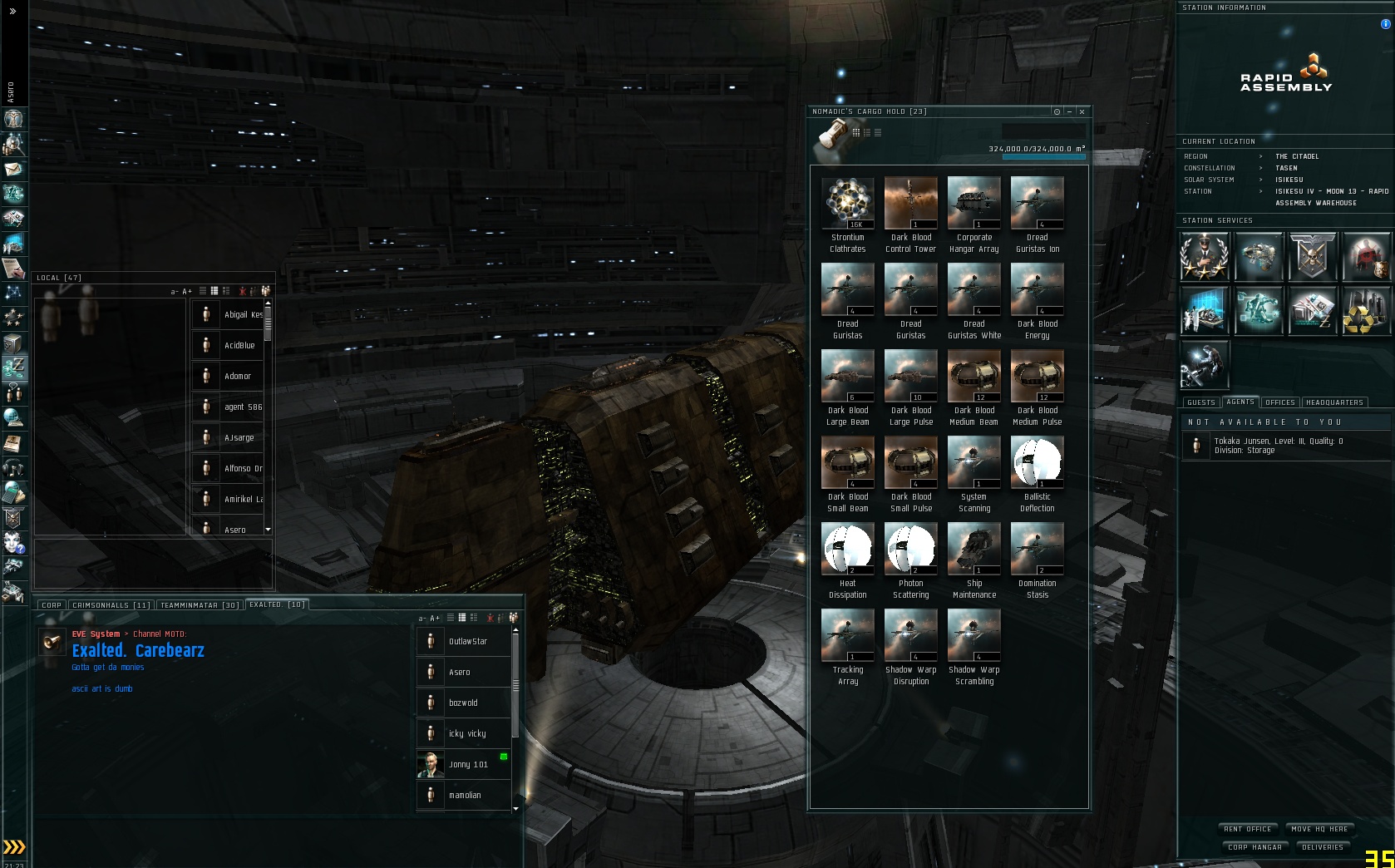Switch to the CrimsonHalls chat tab

[x=111, y=605]
